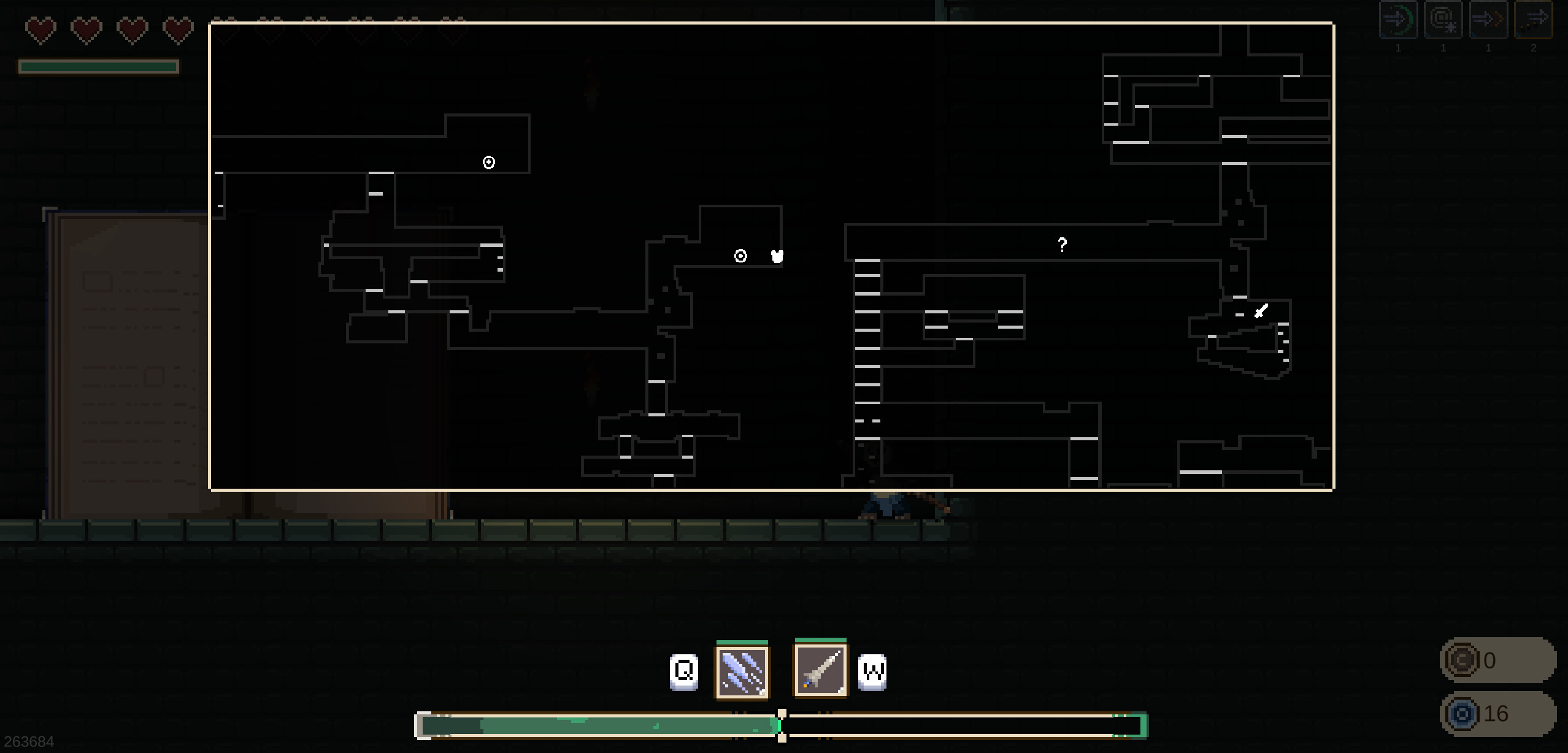The width and height of the screenshot is (1568, 753).
Task: Click the heart marker on the map
Action: 777,257
